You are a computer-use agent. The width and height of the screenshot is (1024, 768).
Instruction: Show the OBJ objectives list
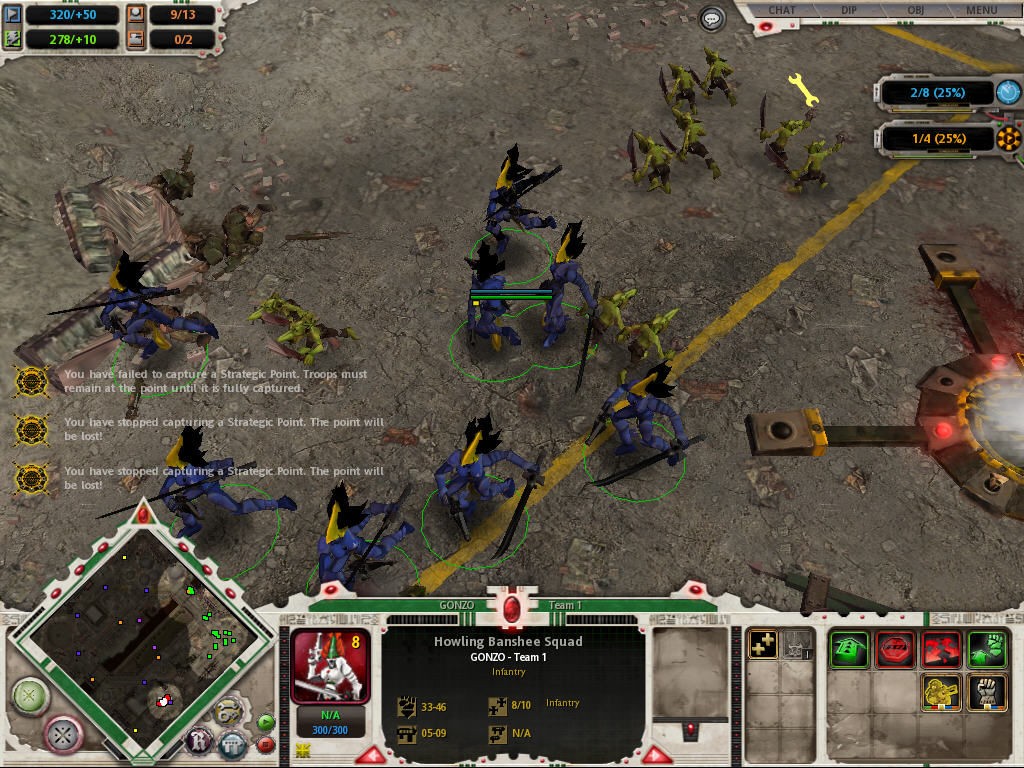[914, 11]
